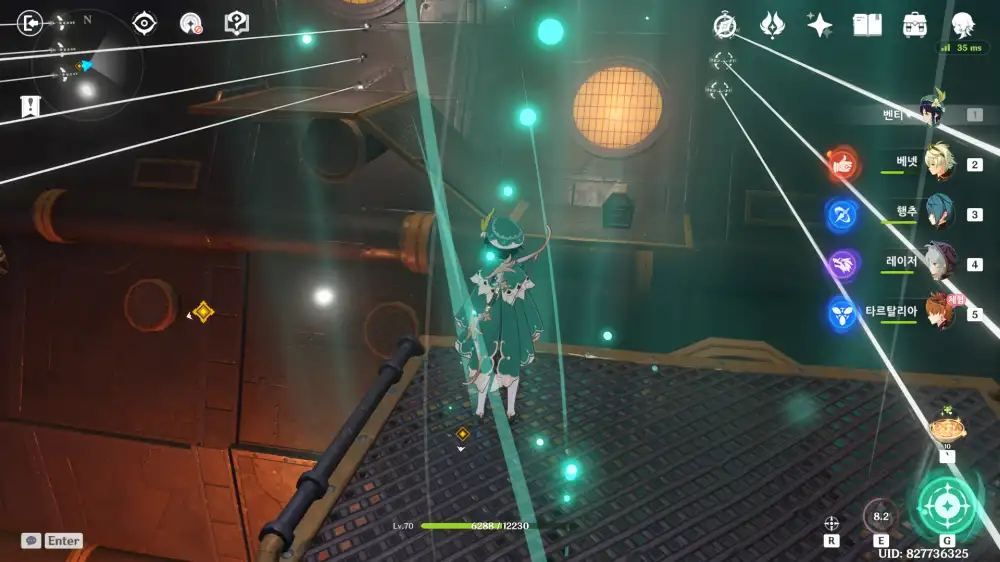
Task: Switch to party member 행추
Action: 938,212
